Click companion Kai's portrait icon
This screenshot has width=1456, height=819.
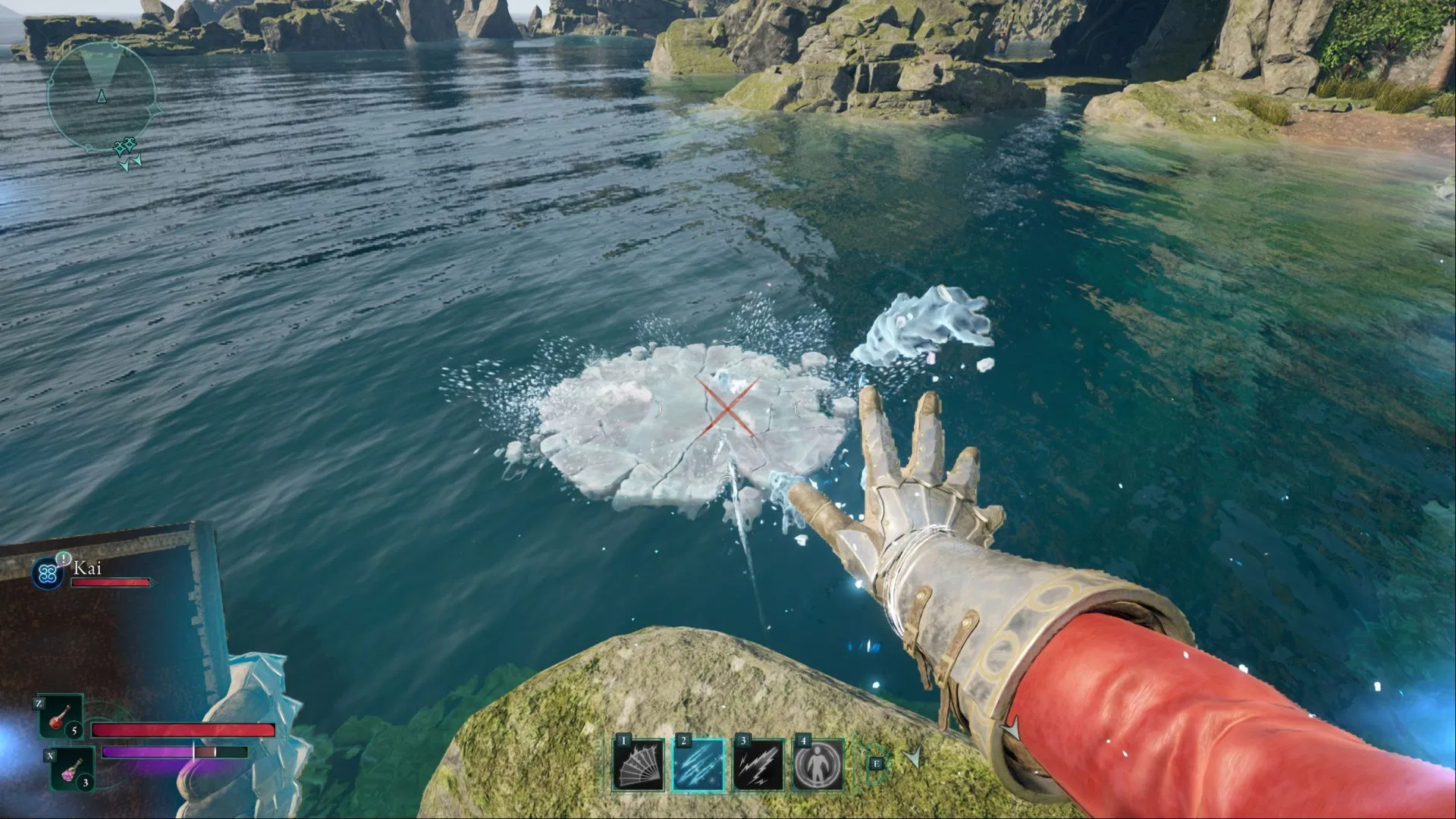click(48, 574)
